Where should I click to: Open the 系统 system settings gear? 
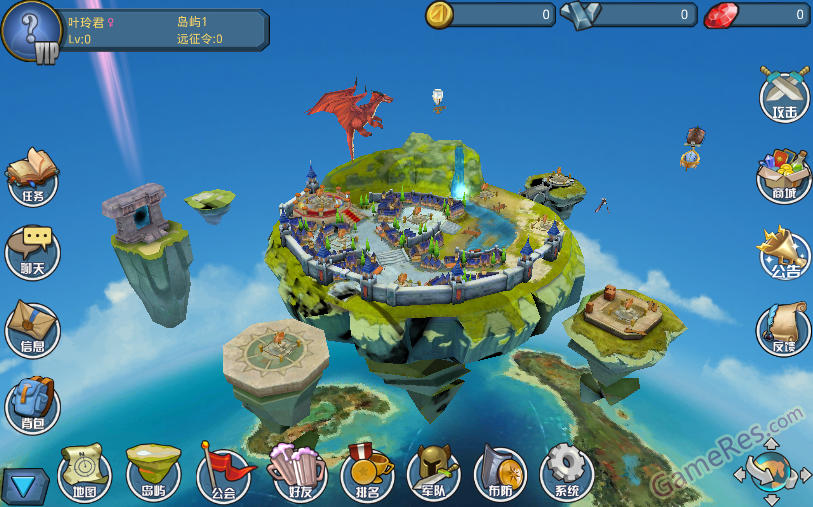click(x=567, y=473)
